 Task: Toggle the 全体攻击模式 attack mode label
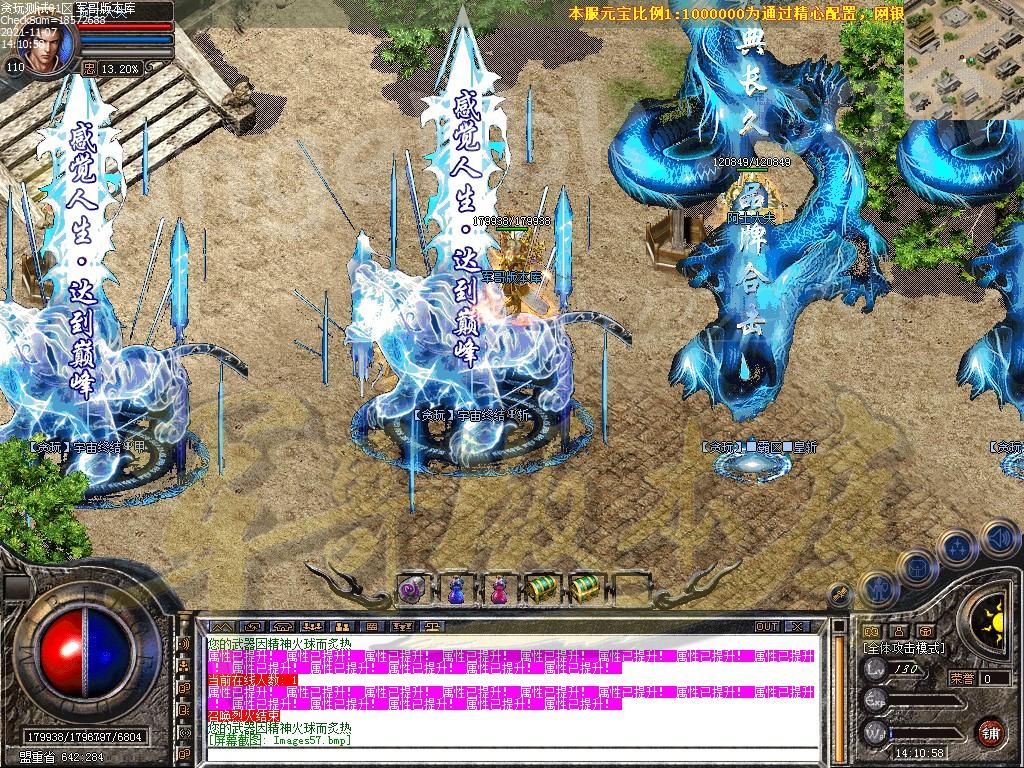(x=903, y=648)
